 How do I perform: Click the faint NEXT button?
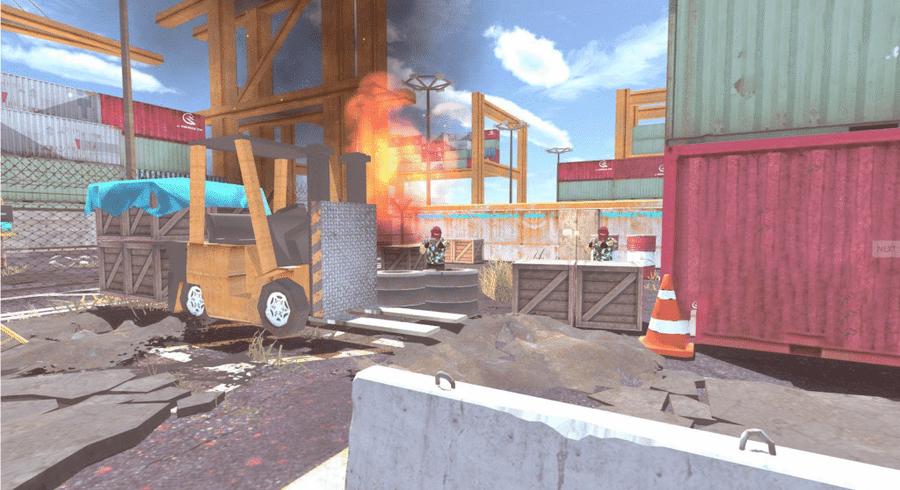(x=886, y=248)
